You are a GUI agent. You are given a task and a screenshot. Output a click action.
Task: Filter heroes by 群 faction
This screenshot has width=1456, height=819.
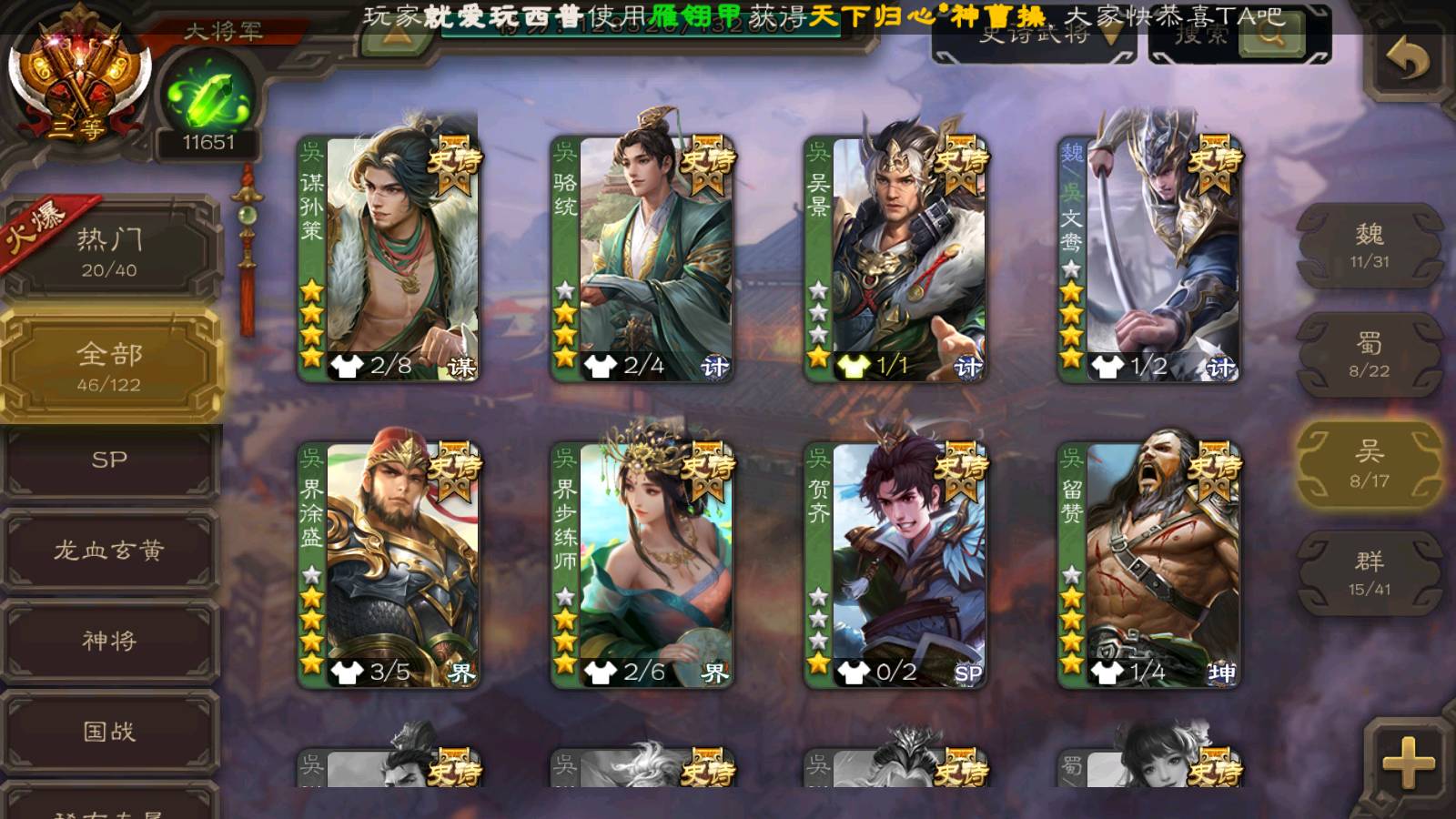pyautogui.click(x=1369, y=573)
